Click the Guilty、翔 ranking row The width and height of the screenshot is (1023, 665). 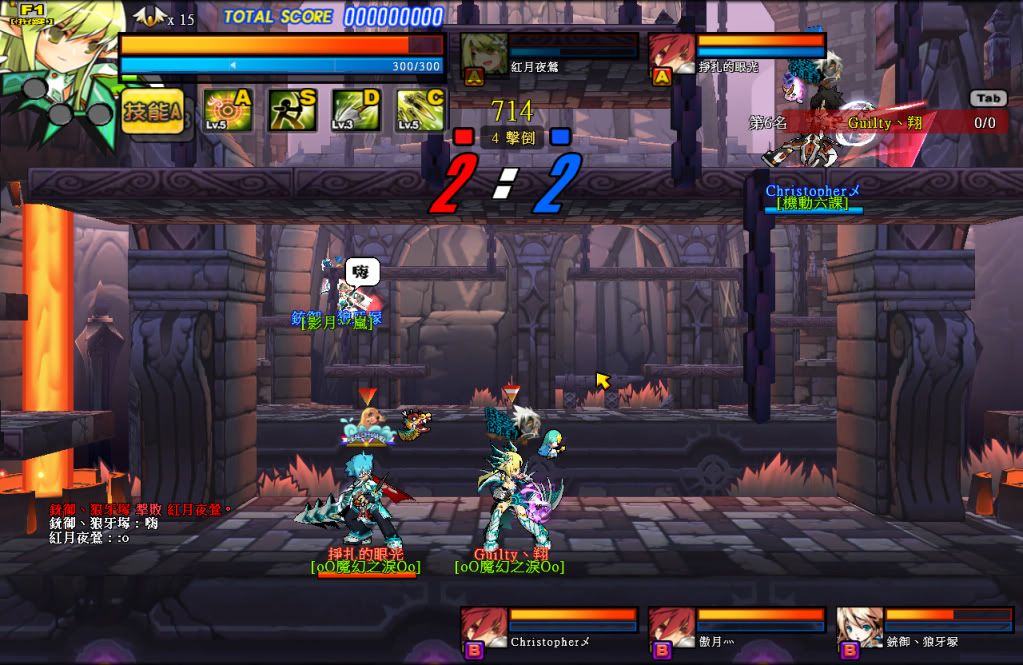click(880, 123)
